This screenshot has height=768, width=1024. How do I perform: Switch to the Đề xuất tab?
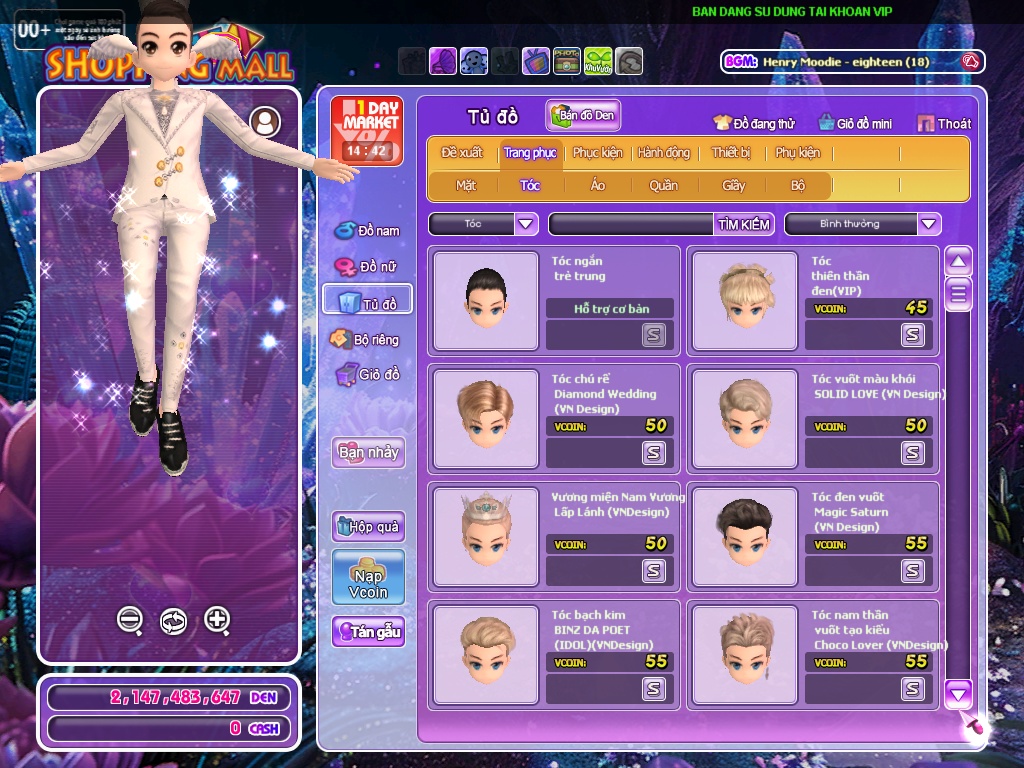462,153
